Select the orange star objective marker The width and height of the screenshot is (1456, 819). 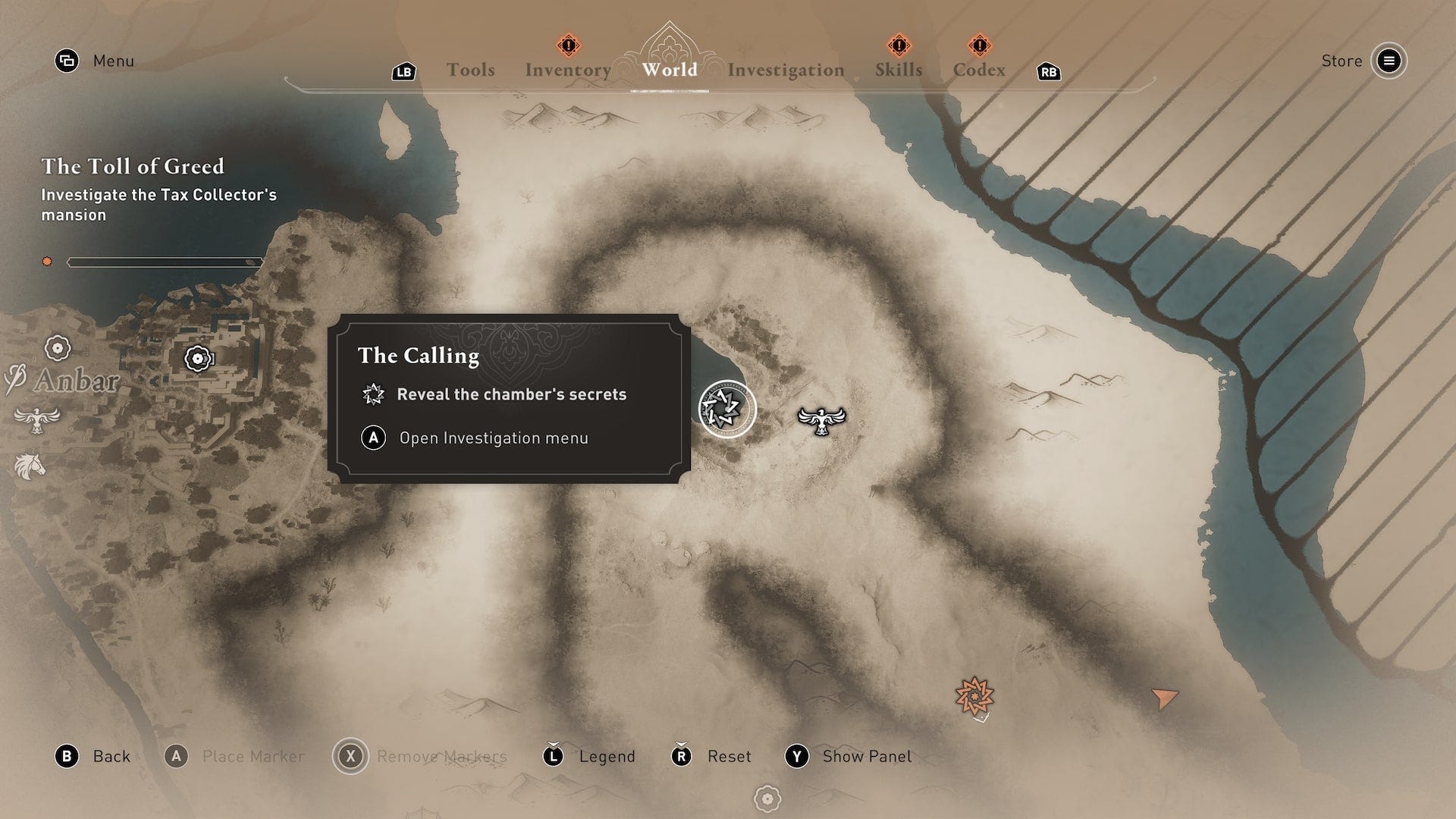(974, 696)
